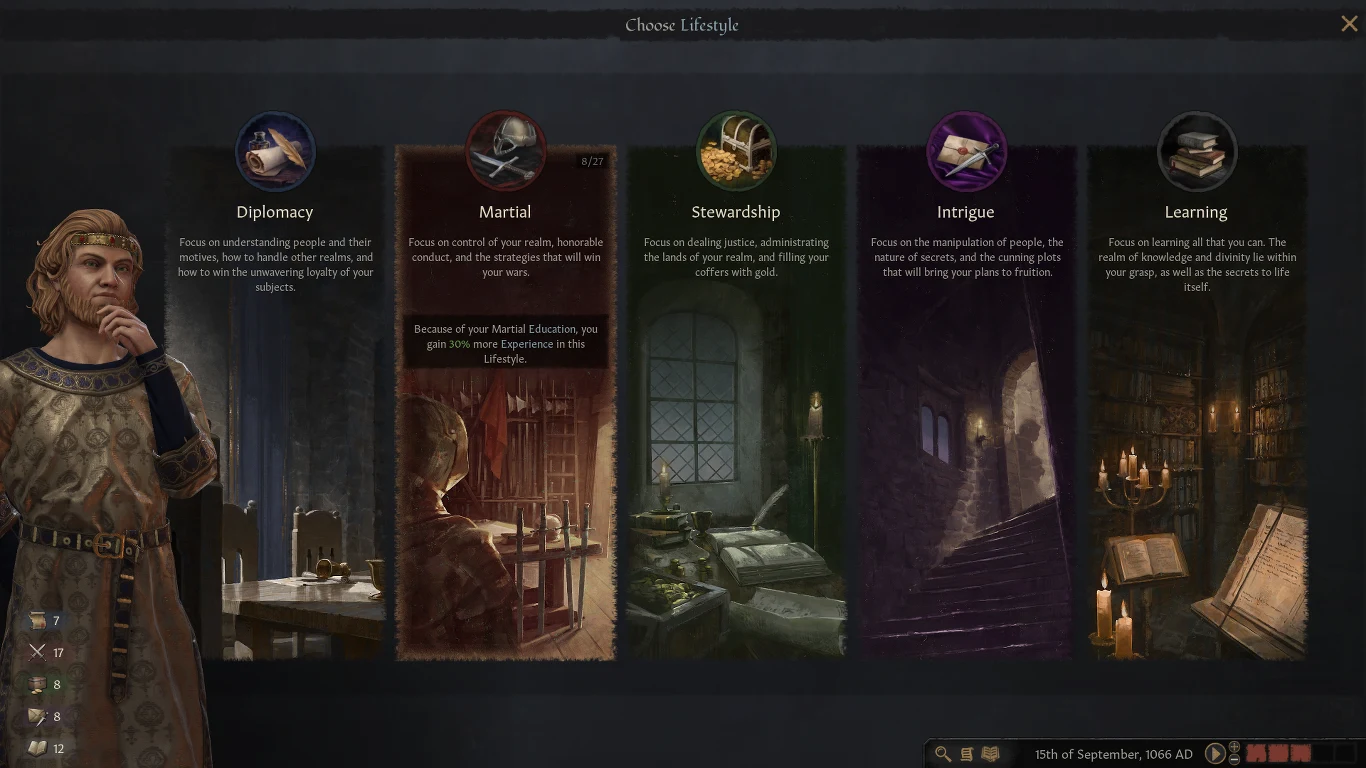Image resolution: width=1366 pixels, height=768 pixels.
Task: Open the message log scroll icon
Action: (966, 754)
